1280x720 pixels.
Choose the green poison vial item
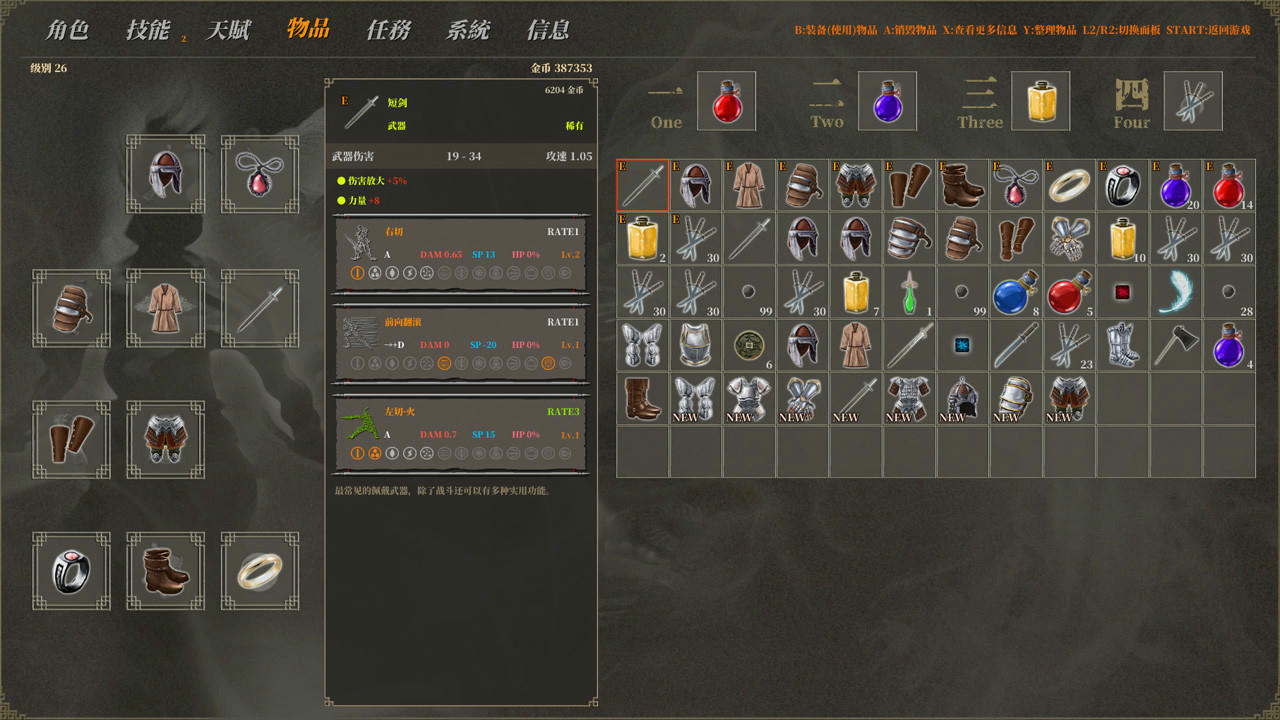click(909, 292)
